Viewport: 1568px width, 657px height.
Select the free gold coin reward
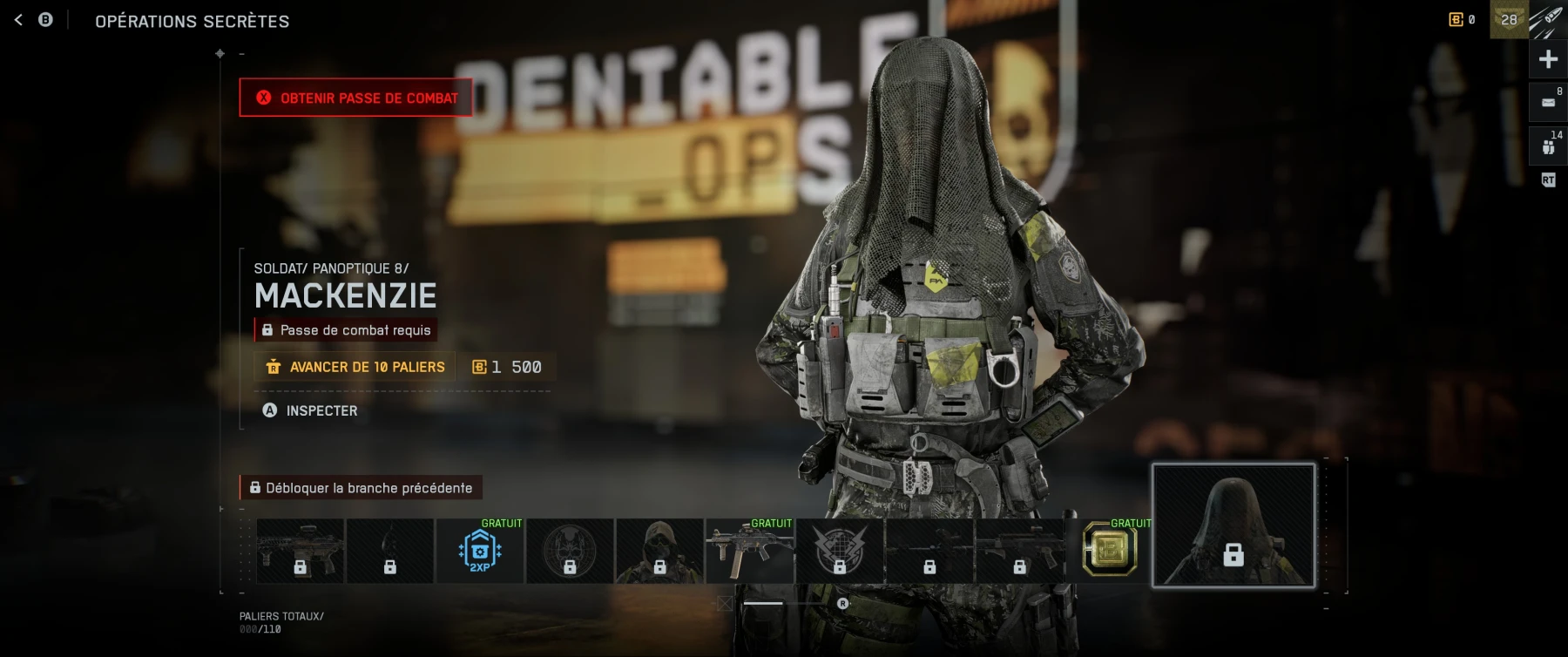pyautogui.click(x=1109, y=551)
